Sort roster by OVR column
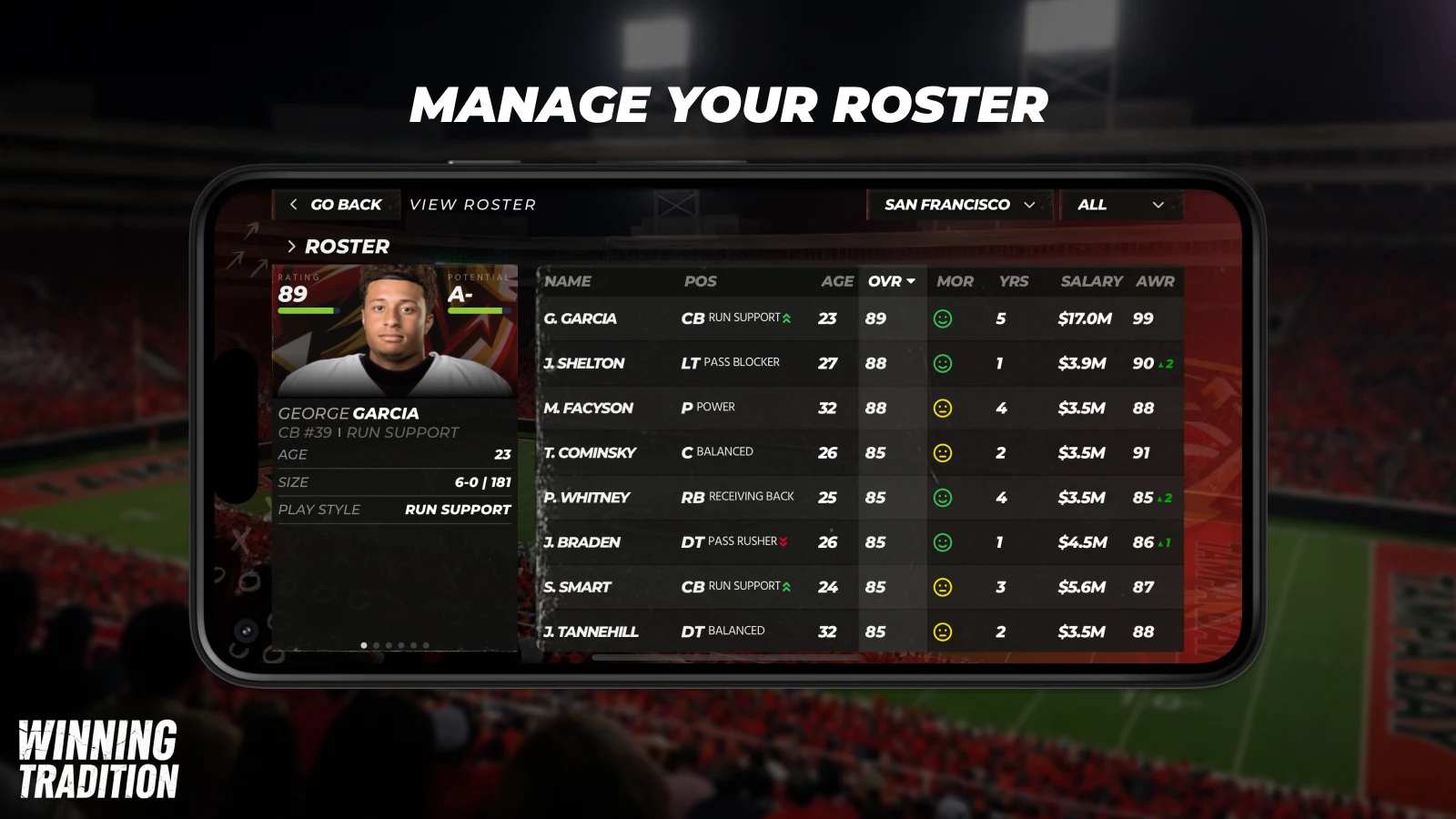 coord(891,281)
